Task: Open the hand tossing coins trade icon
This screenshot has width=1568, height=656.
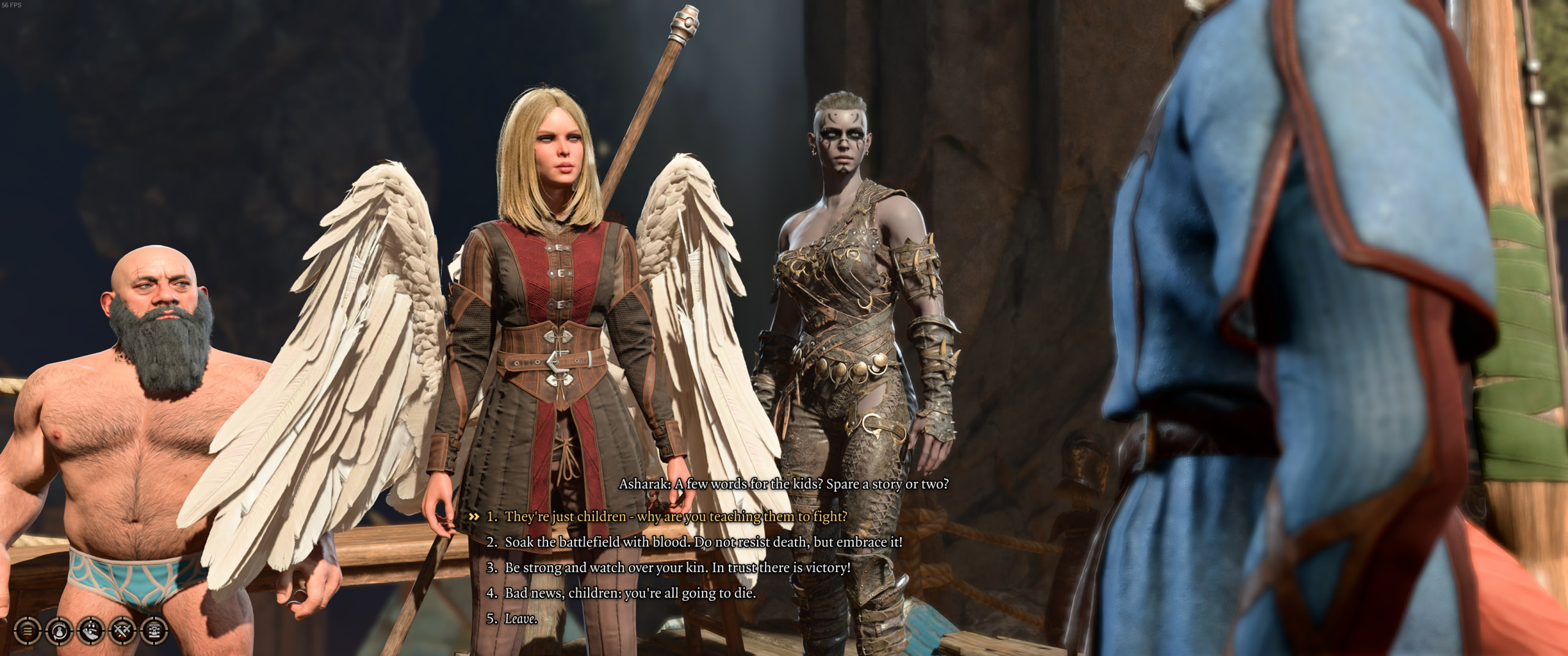Action: coord(91,630)
